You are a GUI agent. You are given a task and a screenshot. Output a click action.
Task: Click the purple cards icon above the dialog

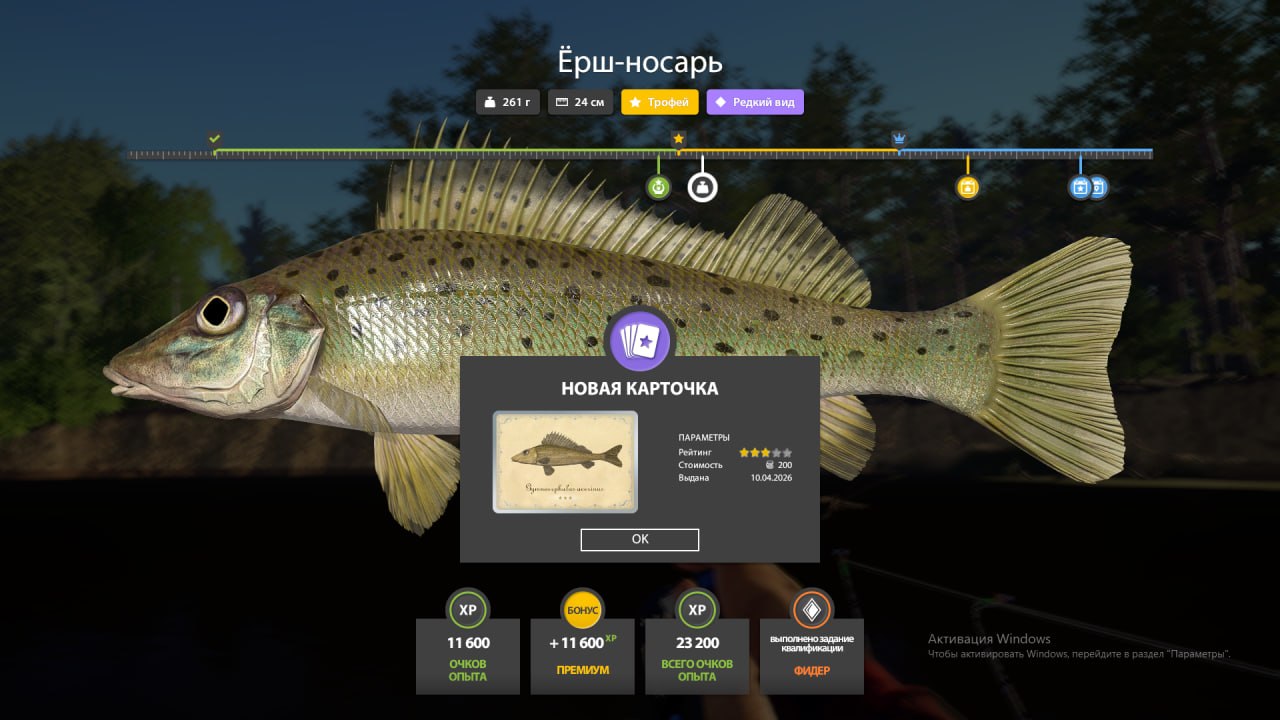[x=640, y=342]
